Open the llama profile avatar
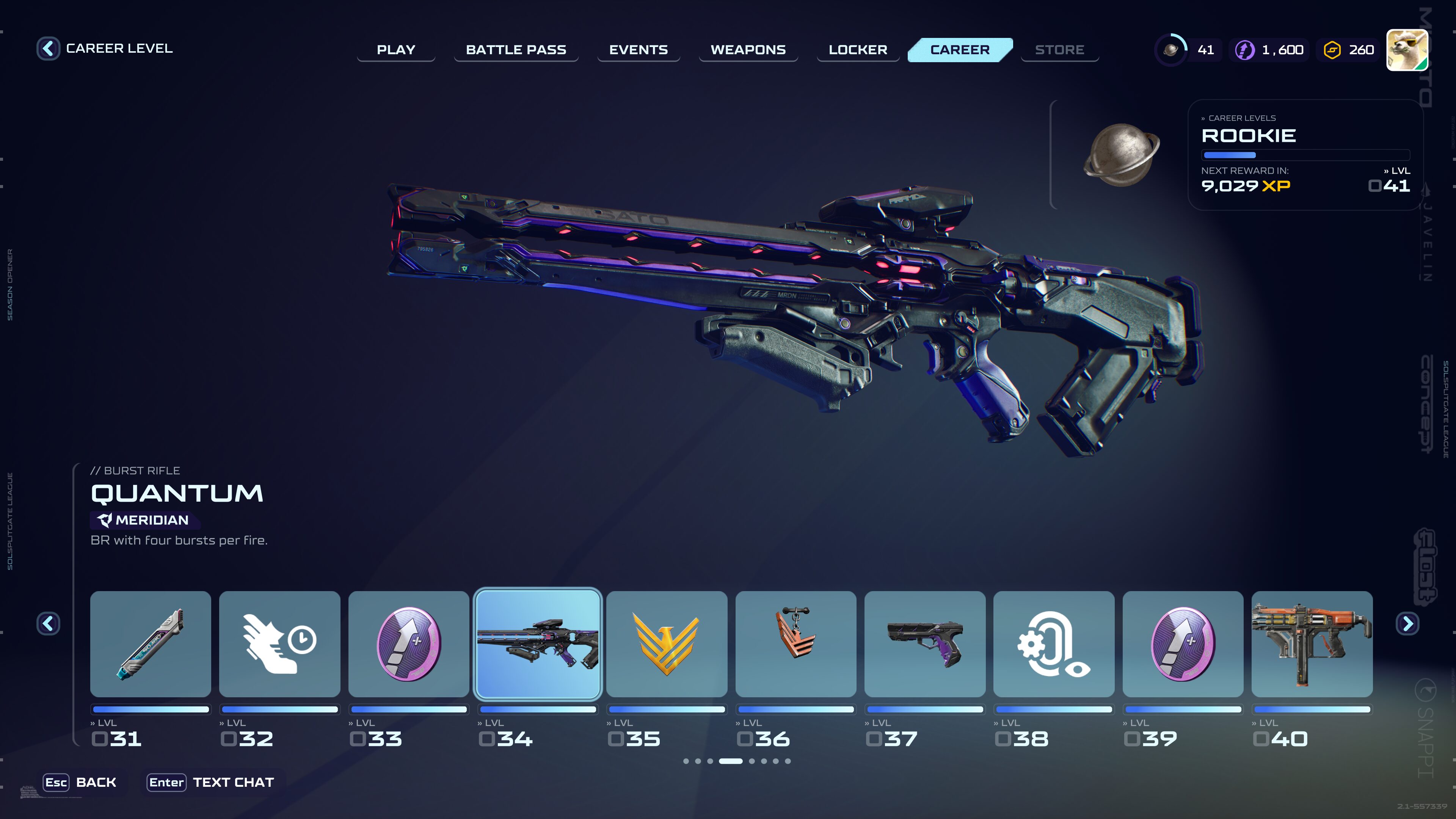1456x819 pixels. pos(1407,50)
